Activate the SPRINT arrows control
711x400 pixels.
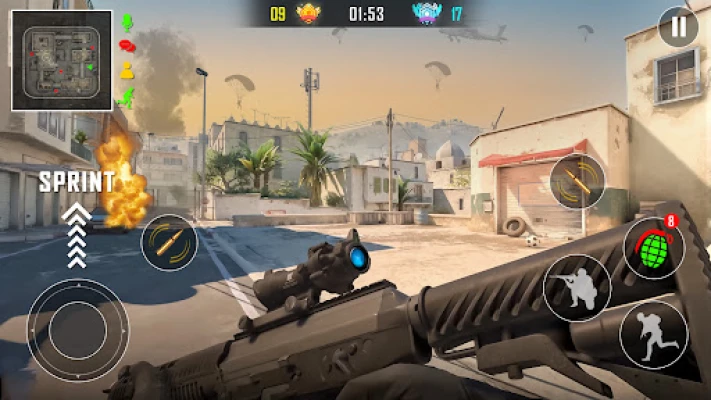pyautogui.click(x=77, y=236)
